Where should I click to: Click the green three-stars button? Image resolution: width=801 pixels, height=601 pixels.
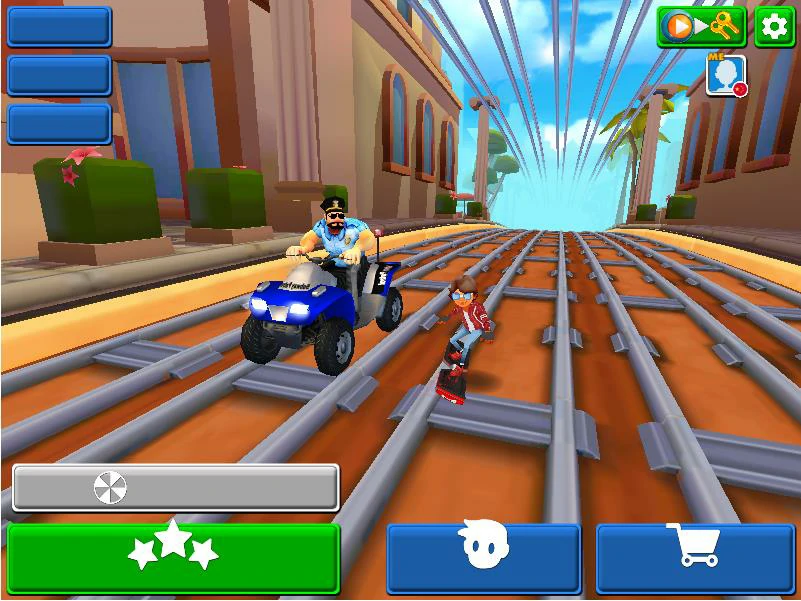pos(174,558)
